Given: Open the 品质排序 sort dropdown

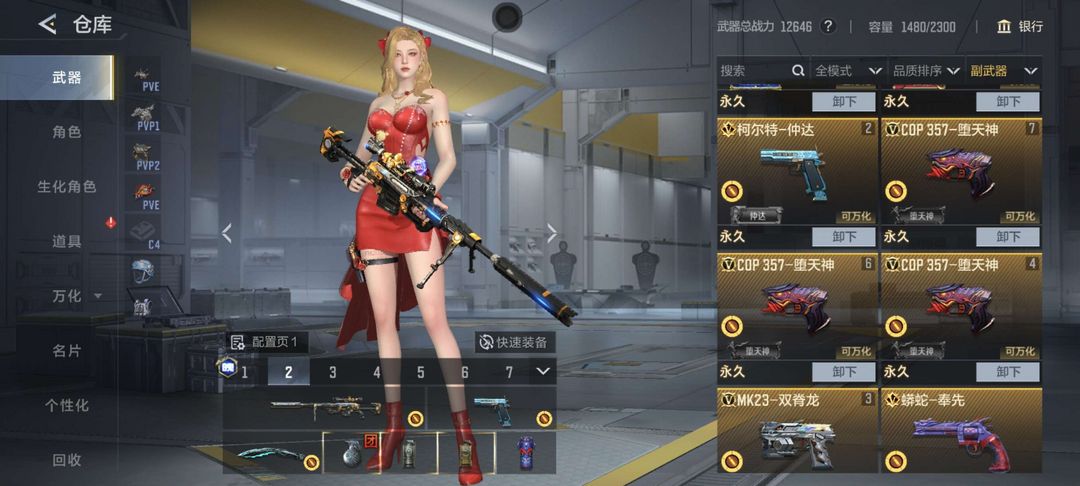Looking at the screenshot, I should [925, 71].
